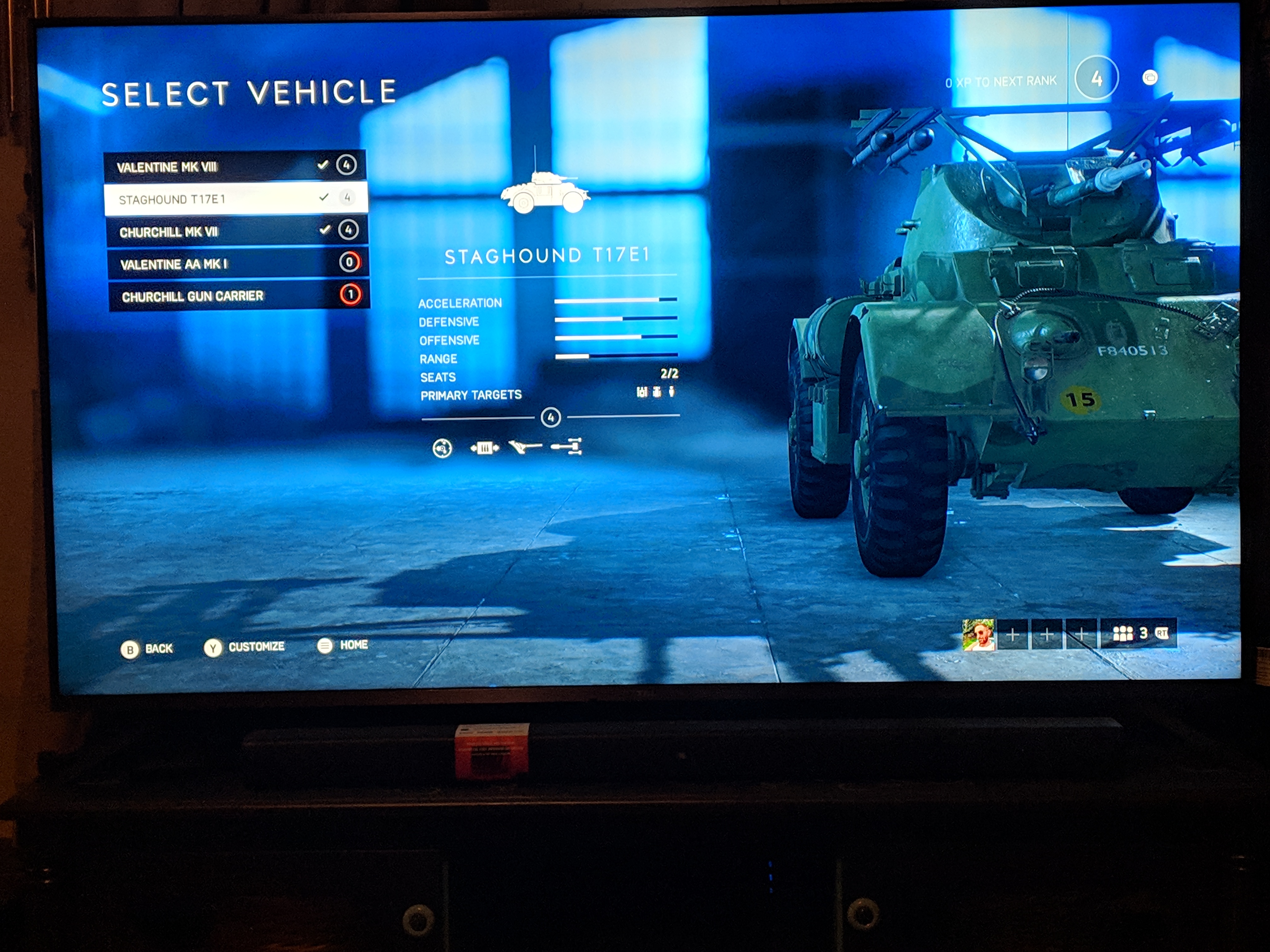Go back using the Back button
The image size is (1270, 952).
click(146, 649)
